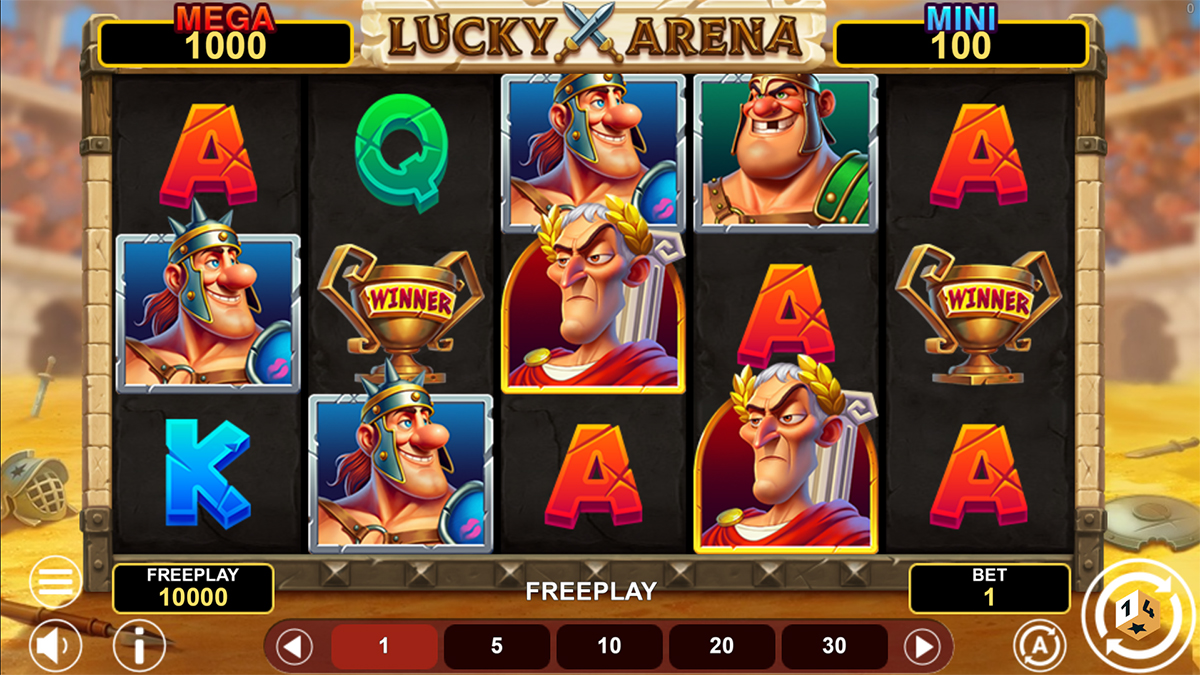
Task: Select the 30 bet option
Action: click(x=834, y=646)
